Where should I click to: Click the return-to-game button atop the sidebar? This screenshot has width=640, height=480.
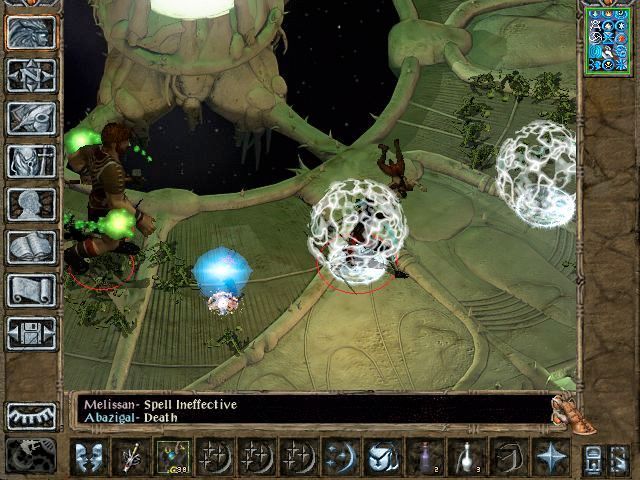(31, 32)
